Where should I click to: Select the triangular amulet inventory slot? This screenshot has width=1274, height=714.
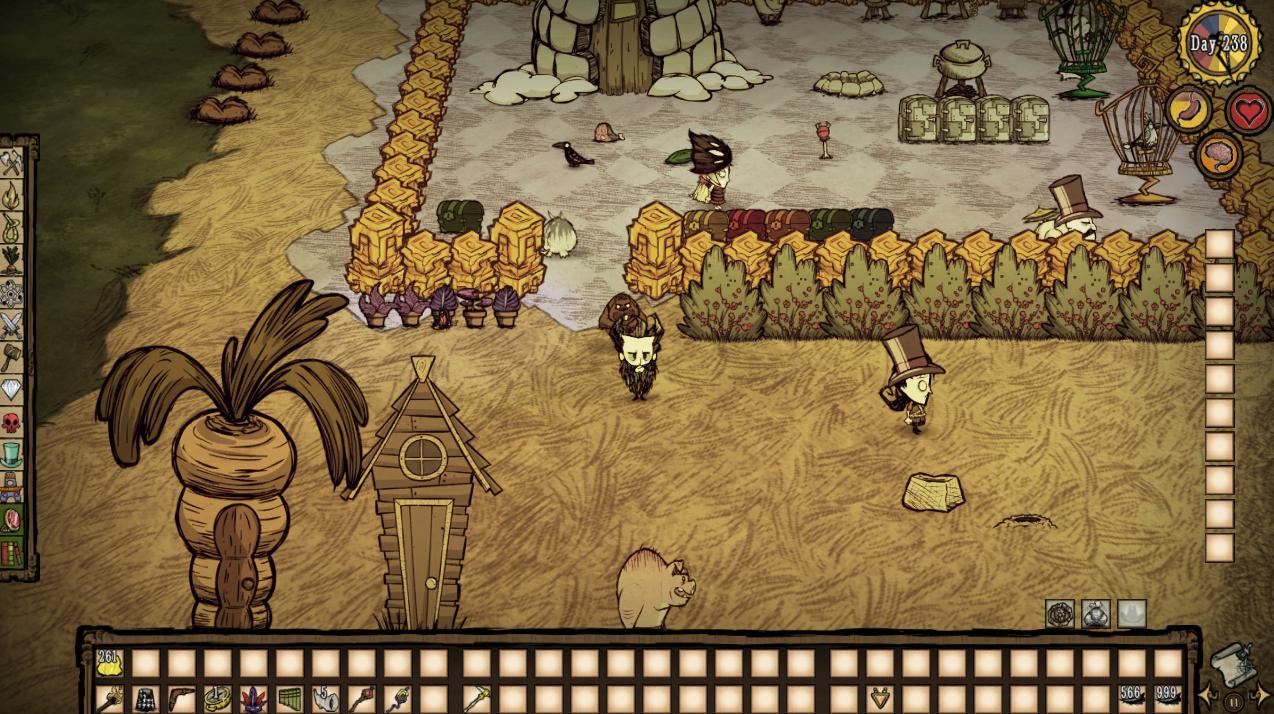(880, 698)
